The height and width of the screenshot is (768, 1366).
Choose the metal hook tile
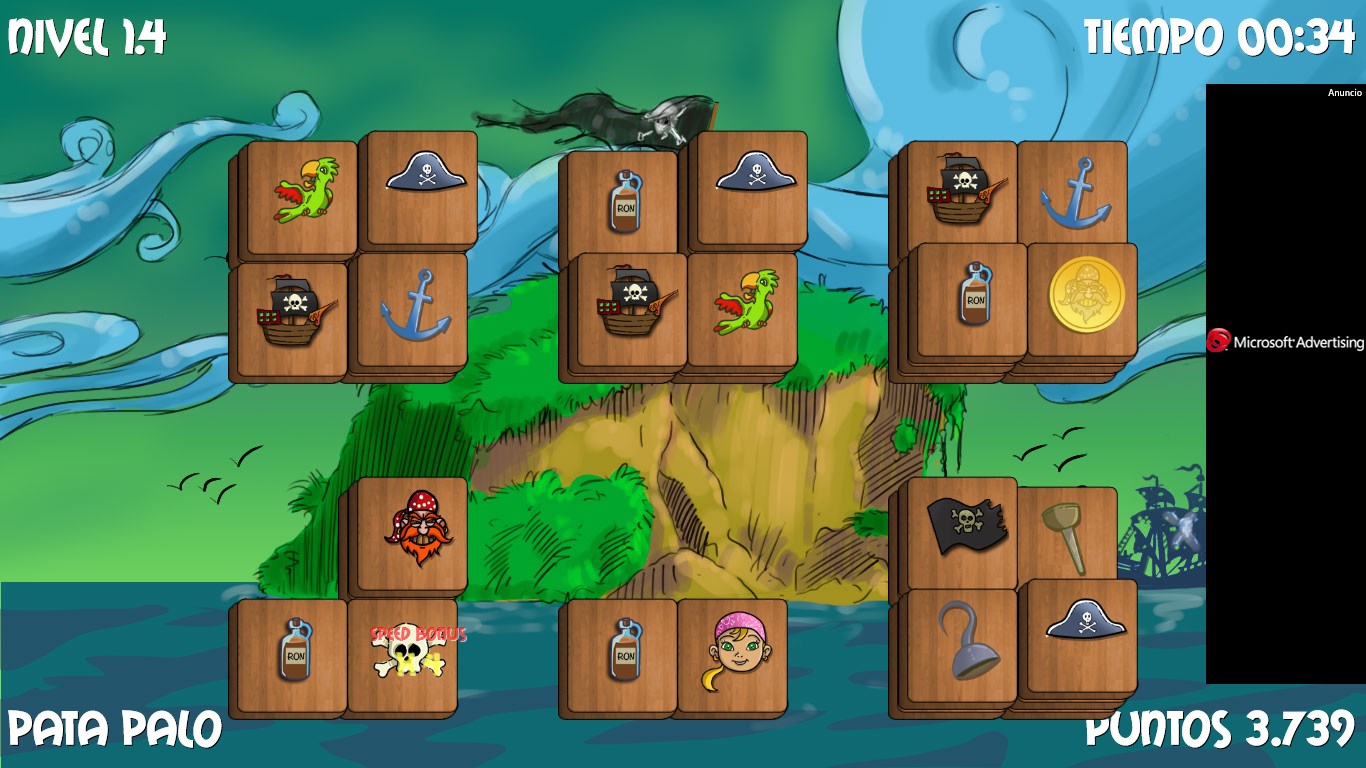point(966,642)
